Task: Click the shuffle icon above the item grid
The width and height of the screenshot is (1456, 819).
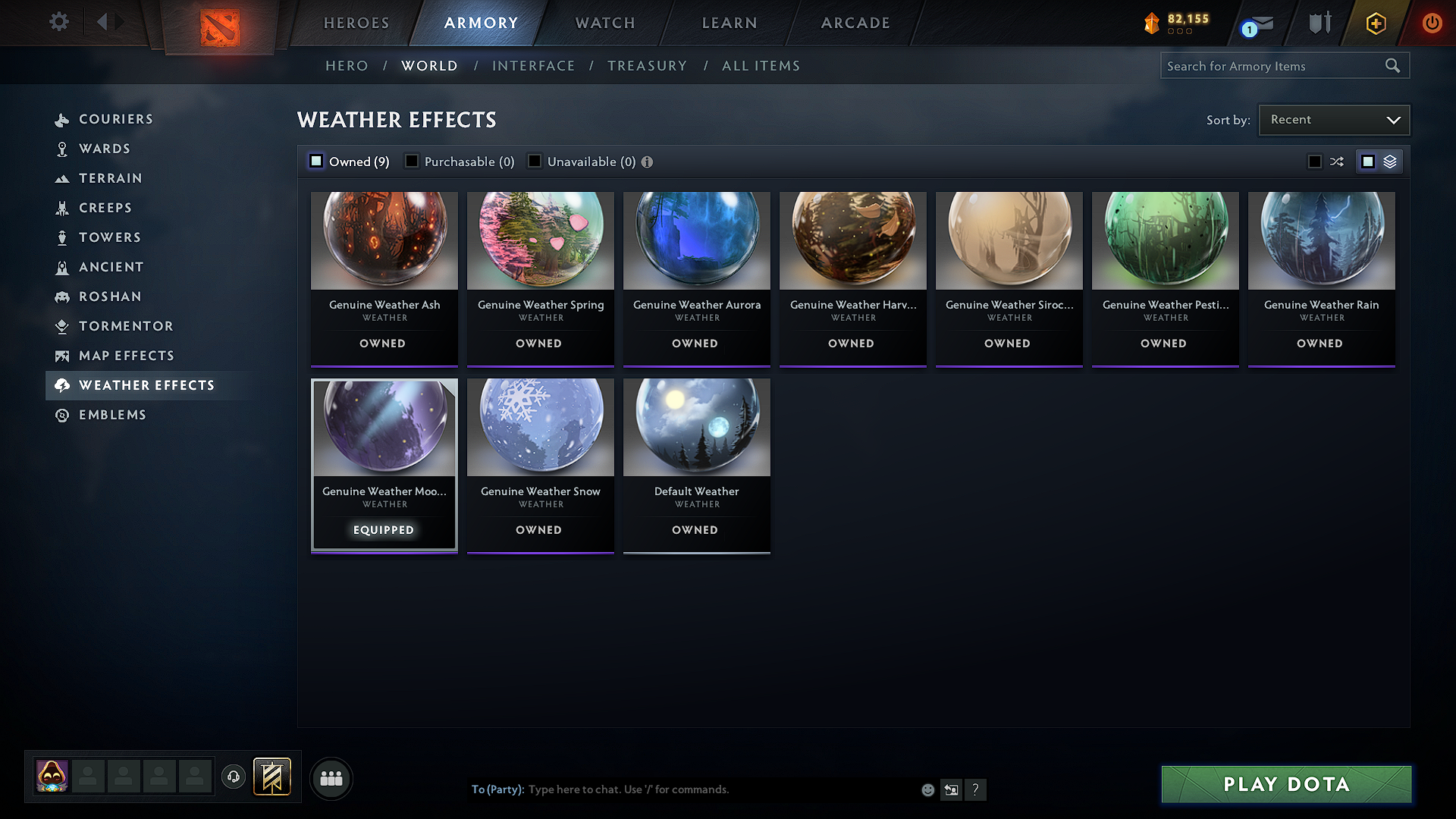Action: coord(1337,161)
